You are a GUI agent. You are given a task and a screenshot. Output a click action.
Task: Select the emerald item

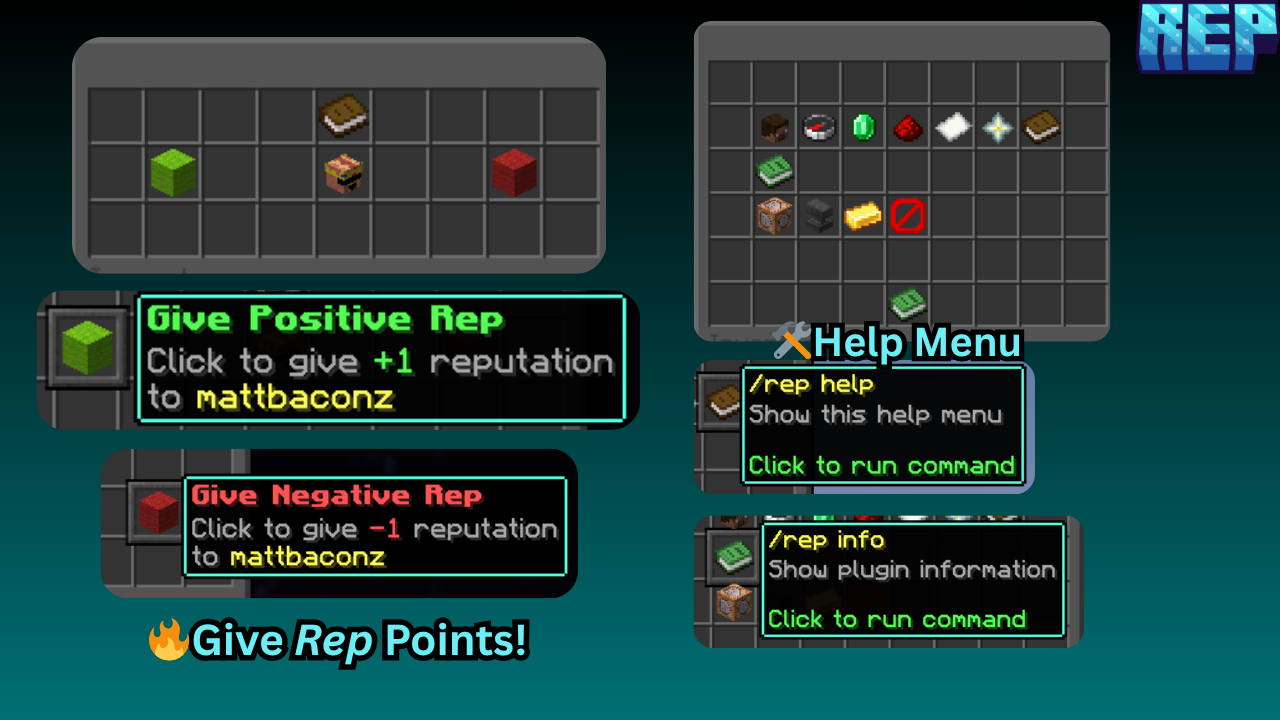863,128
